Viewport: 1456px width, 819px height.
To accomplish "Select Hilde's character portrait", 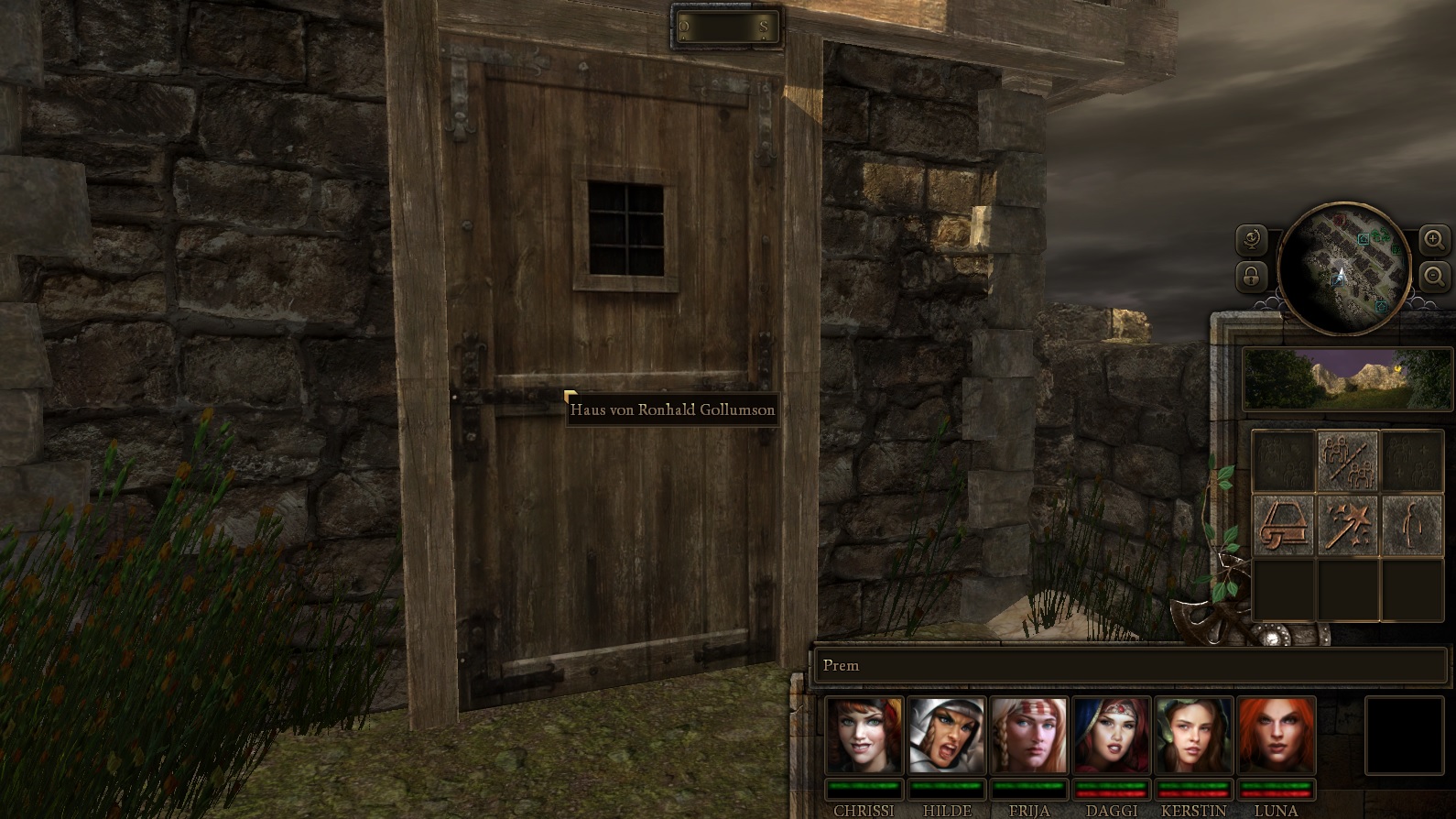I will [x=946, y=736].
